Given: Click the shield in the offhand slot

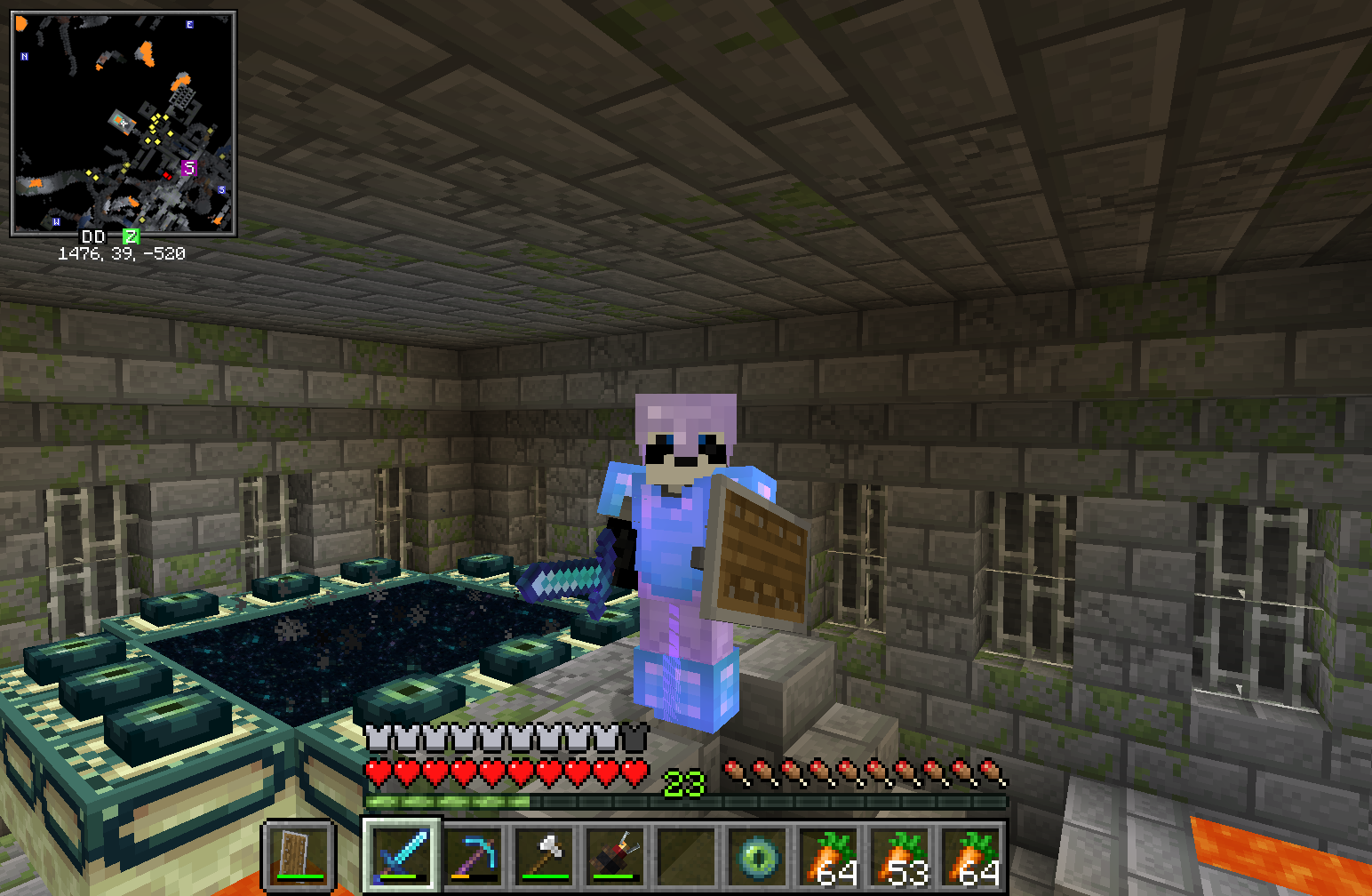Looking at the screenshot, I should (x=296, y=854).
